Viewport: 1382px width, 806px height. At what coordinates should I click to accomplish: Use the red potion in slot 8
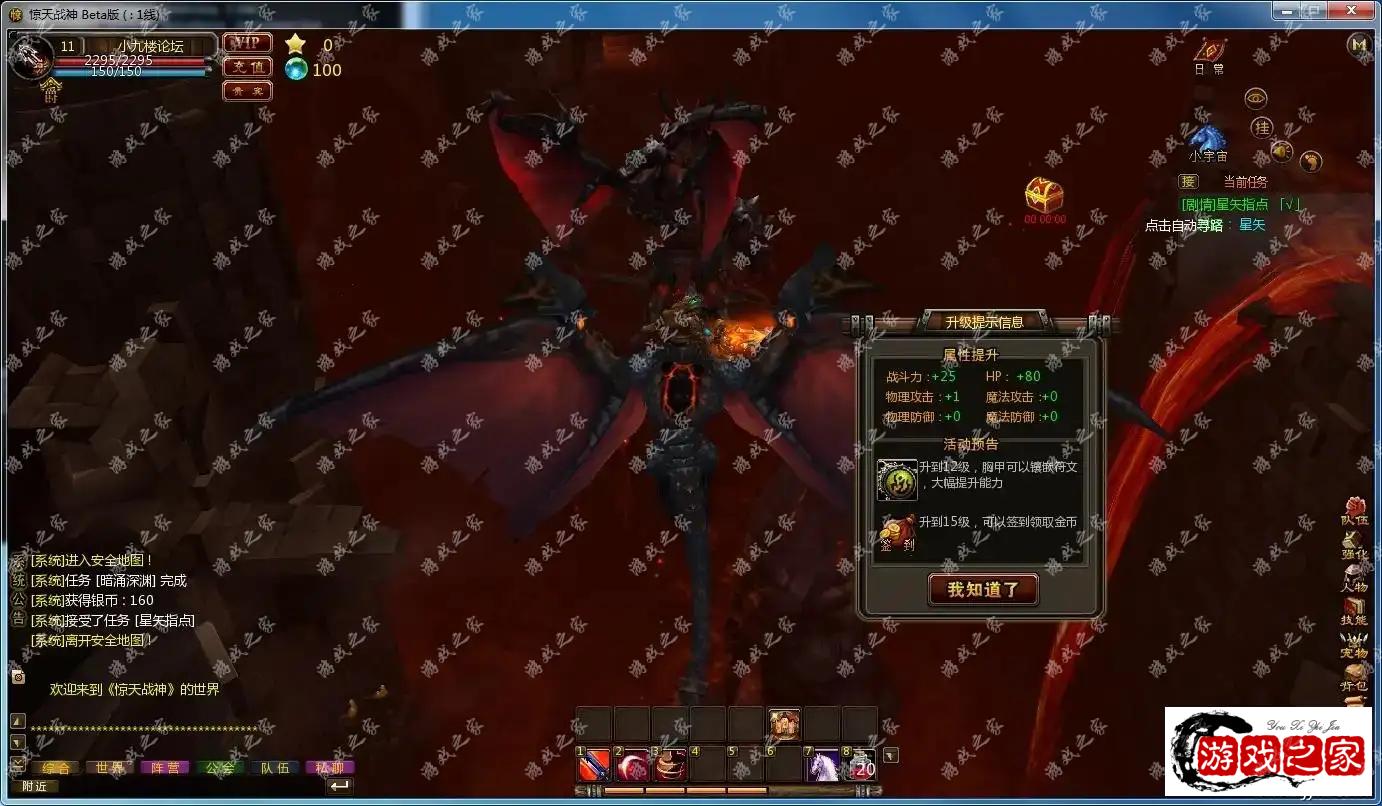coord(860,765)
